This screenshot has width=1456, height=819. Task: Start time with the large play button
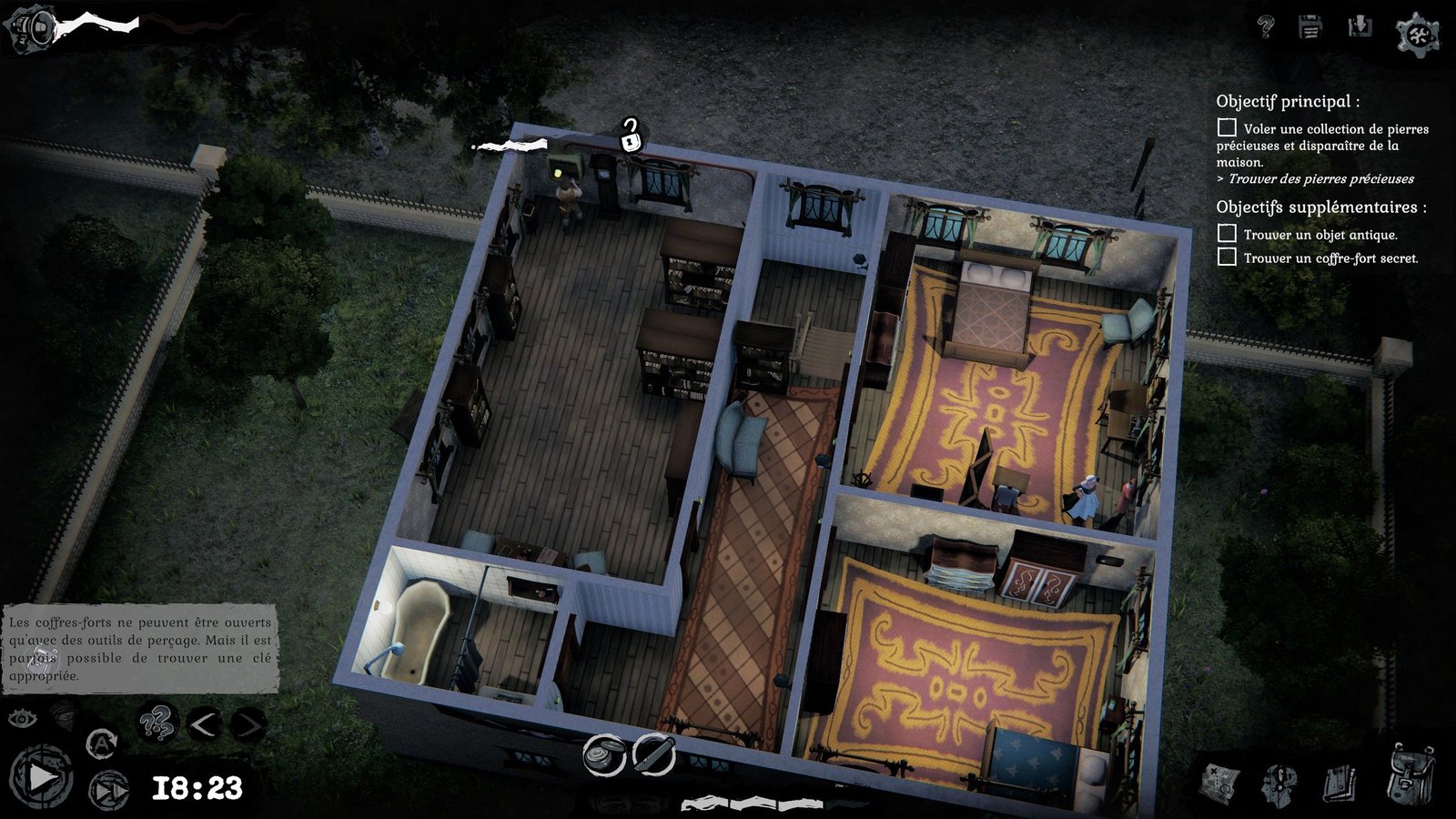(x=41, y=778)
